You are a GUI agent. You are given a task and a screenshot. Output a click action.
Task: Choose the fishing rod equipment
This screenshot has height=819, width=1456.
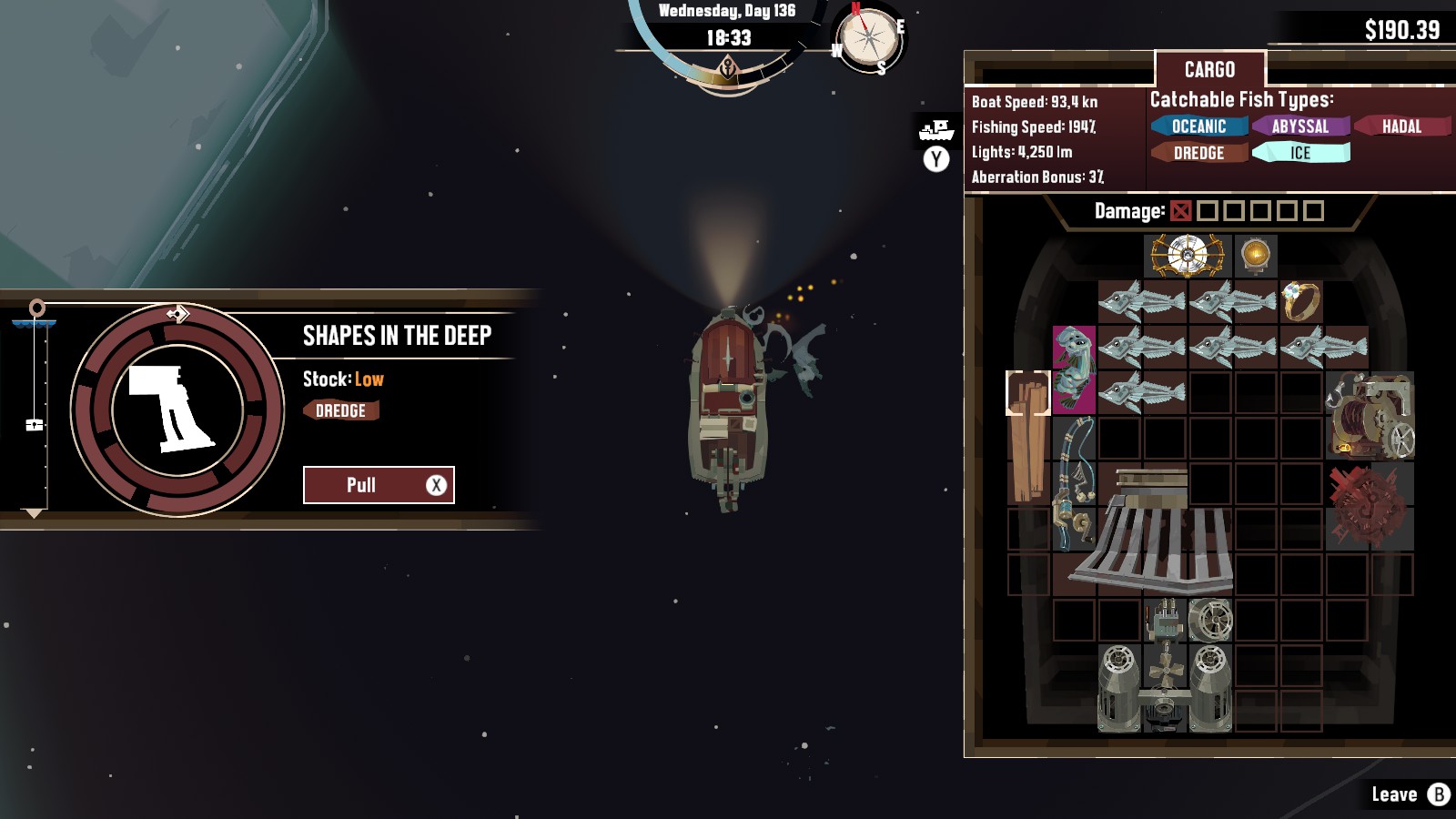pyautogui.click(x=1074, y=483)
